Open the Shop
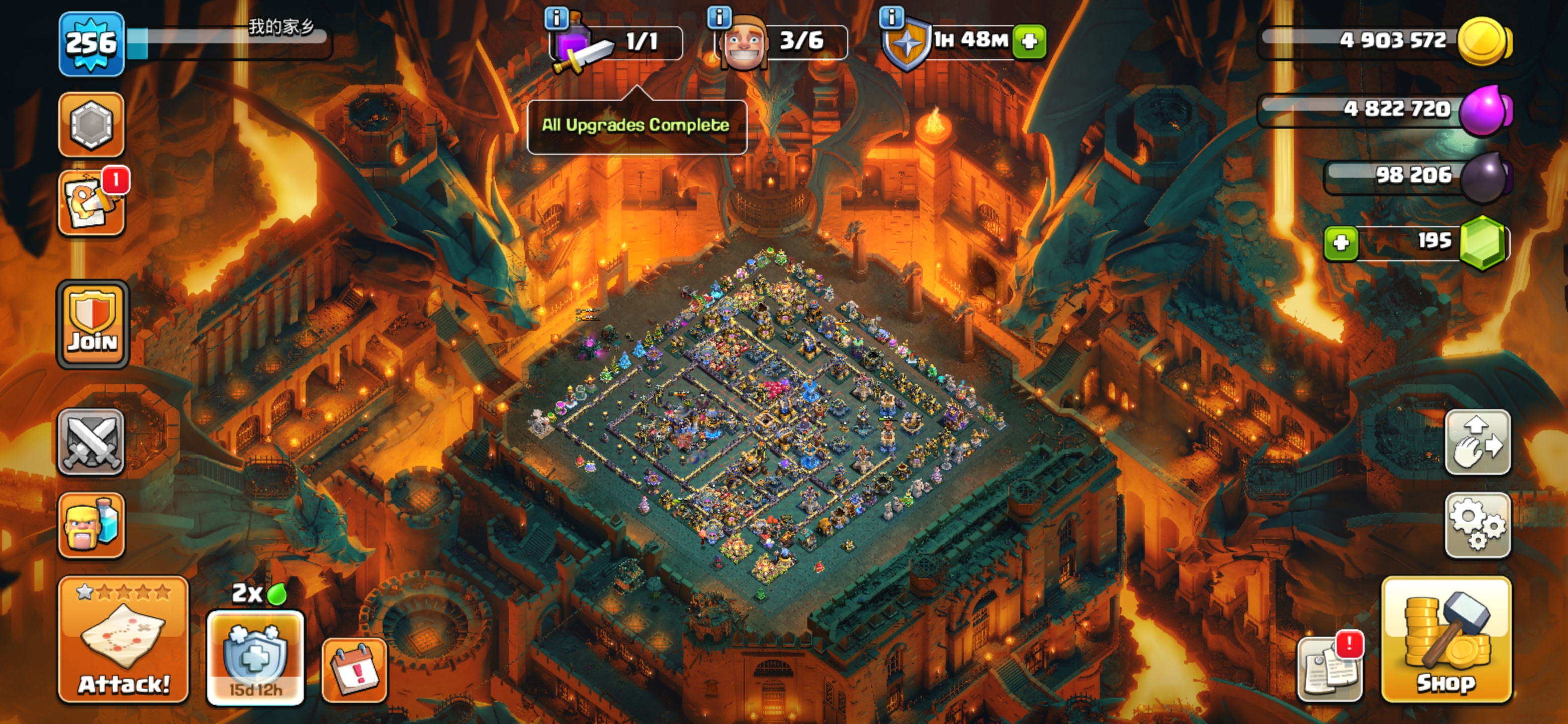The image size is (1568, 724). click(x=1446, y=640)
